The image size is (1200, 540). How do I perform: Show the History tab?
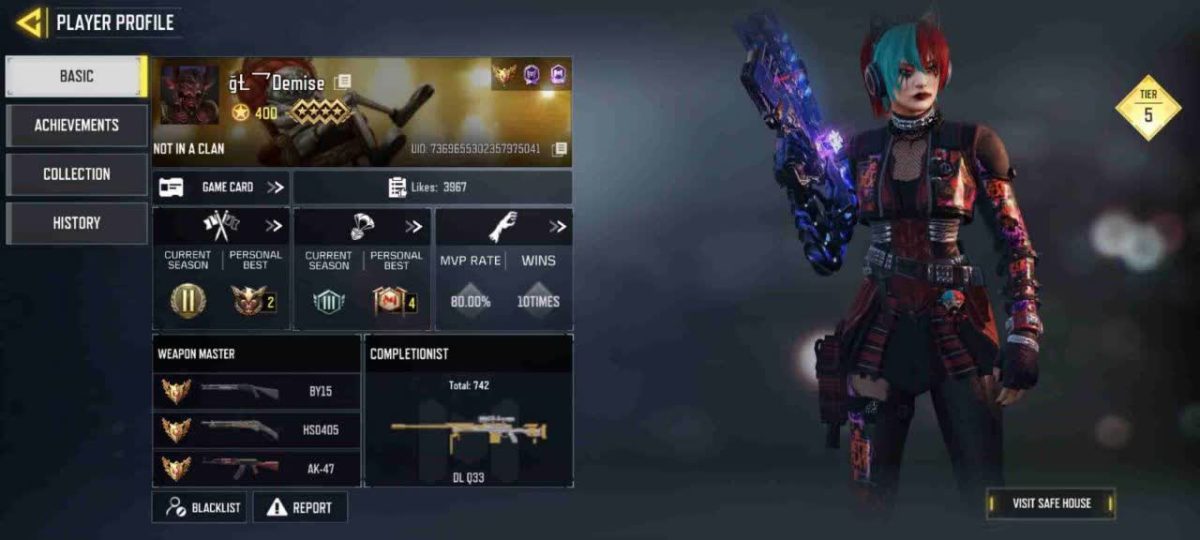[x=76, y=223]
